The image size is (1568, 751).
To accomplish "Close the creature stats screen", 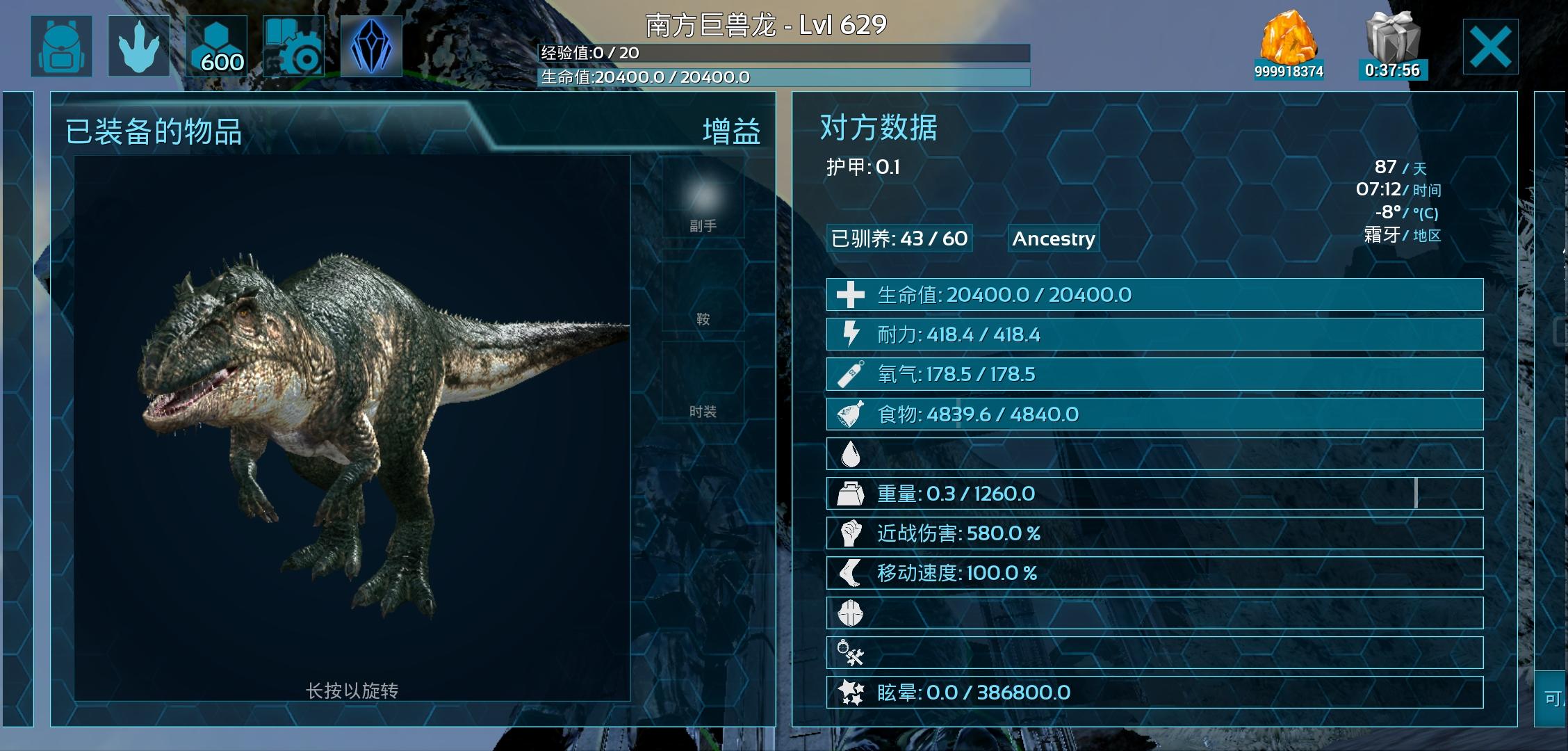I will pyautogui.click(x=1490, y=47).
